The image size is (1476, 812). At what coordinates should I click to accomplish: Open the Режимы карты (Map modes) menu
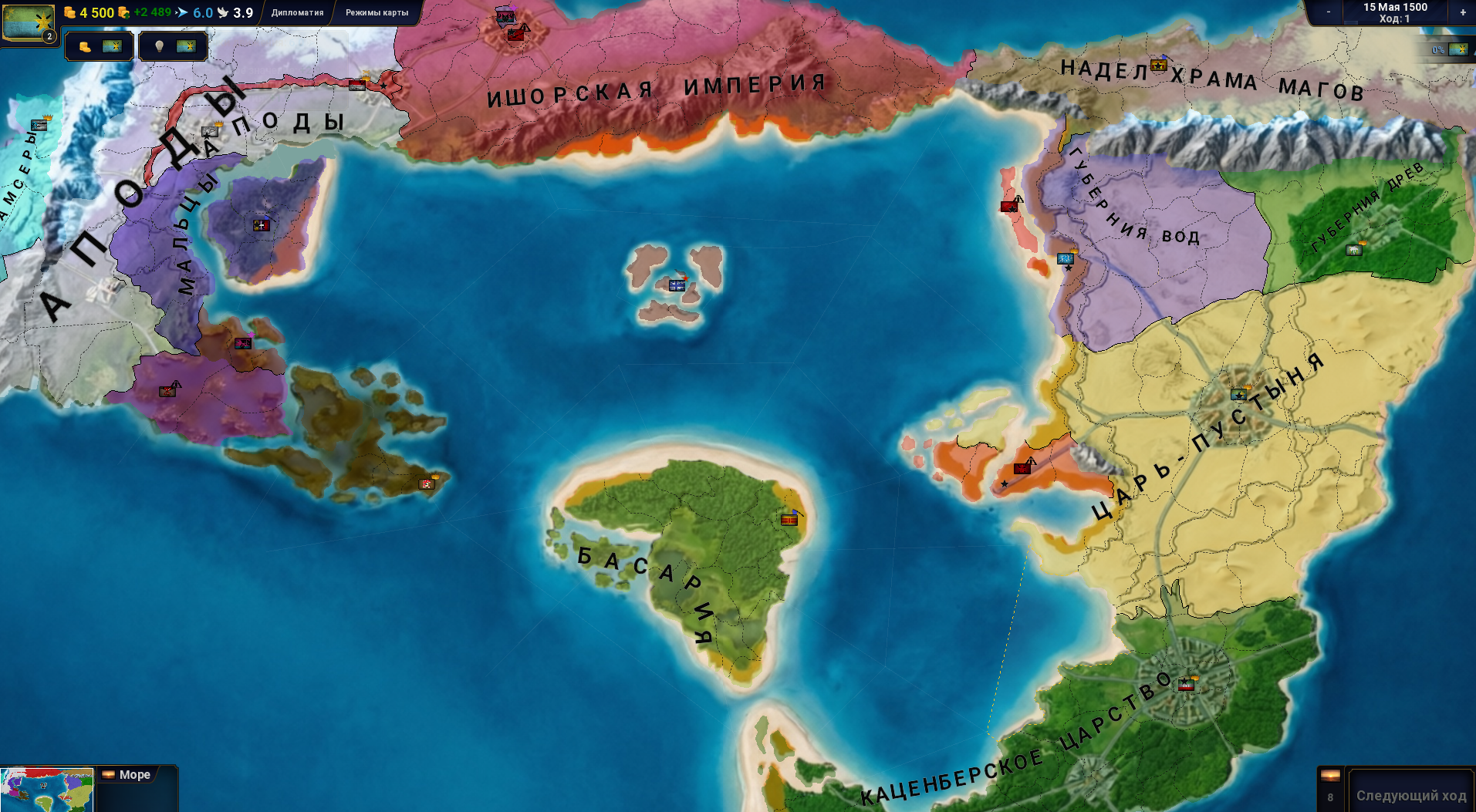point(377,12)
